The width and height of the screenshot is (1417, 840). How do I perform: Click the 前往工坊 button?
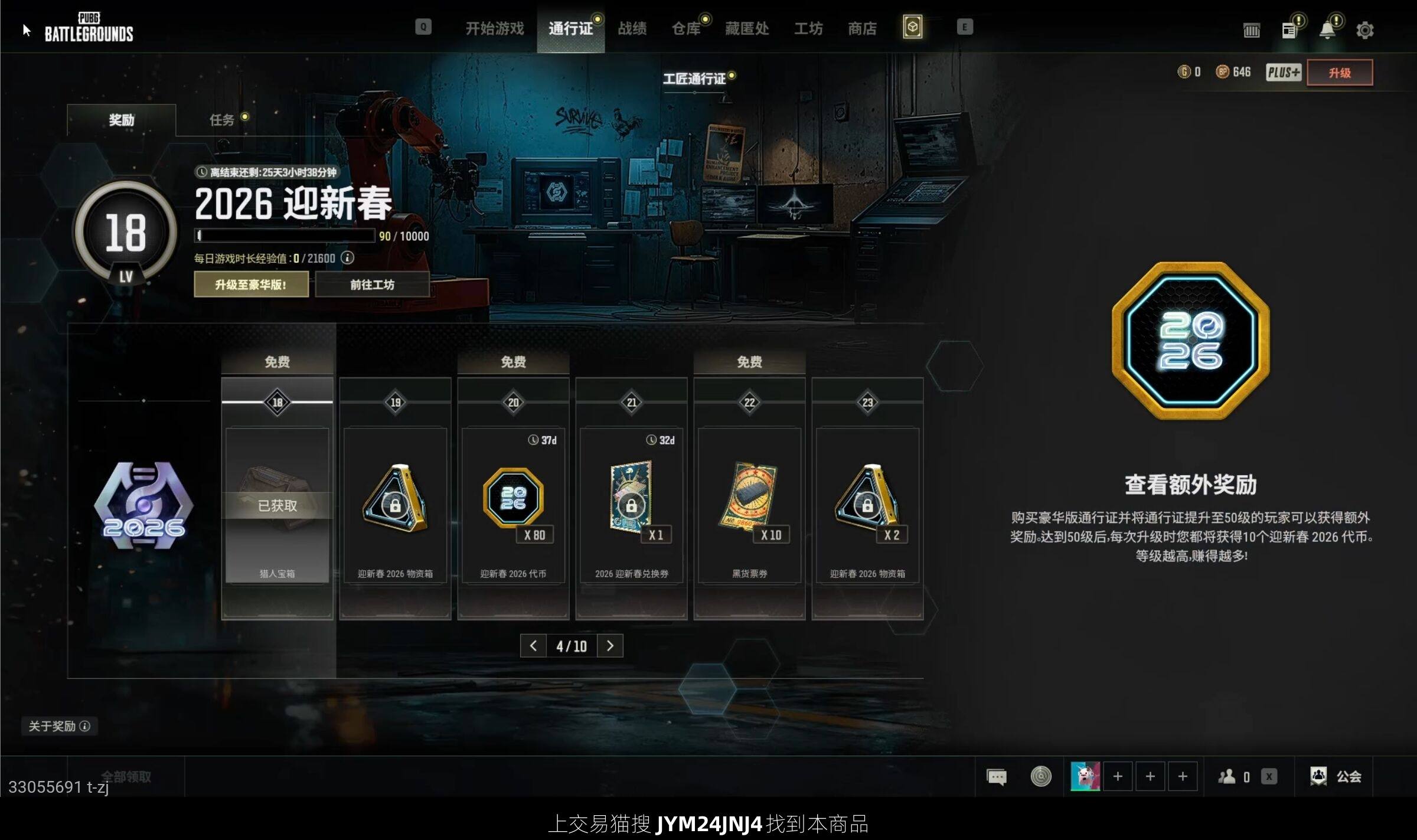click(372, 285)
